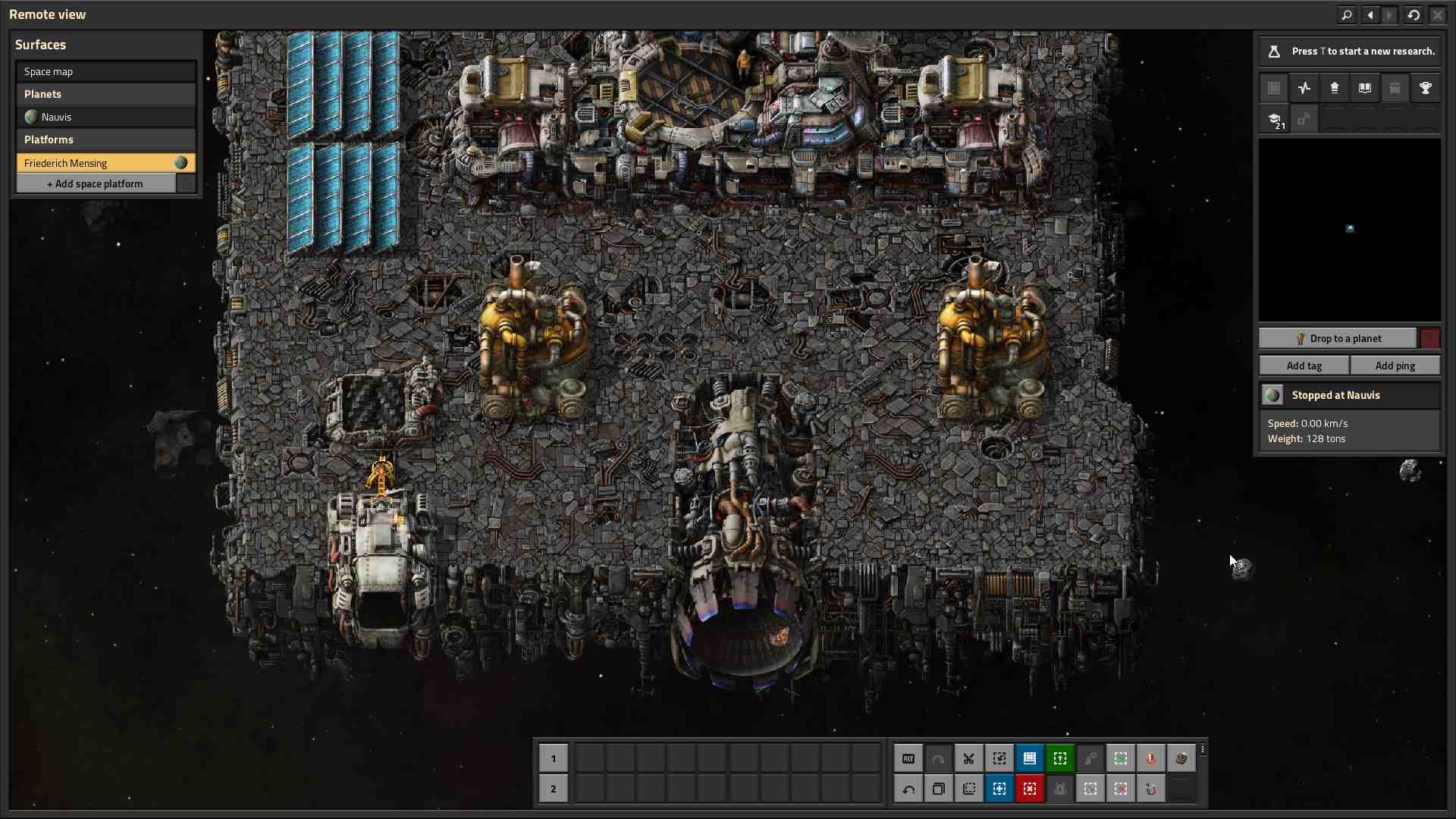Screen dimensions: 1456x819
Task: Open the open-book Factoriopedia icon
Action: [x=1365, y=89]
